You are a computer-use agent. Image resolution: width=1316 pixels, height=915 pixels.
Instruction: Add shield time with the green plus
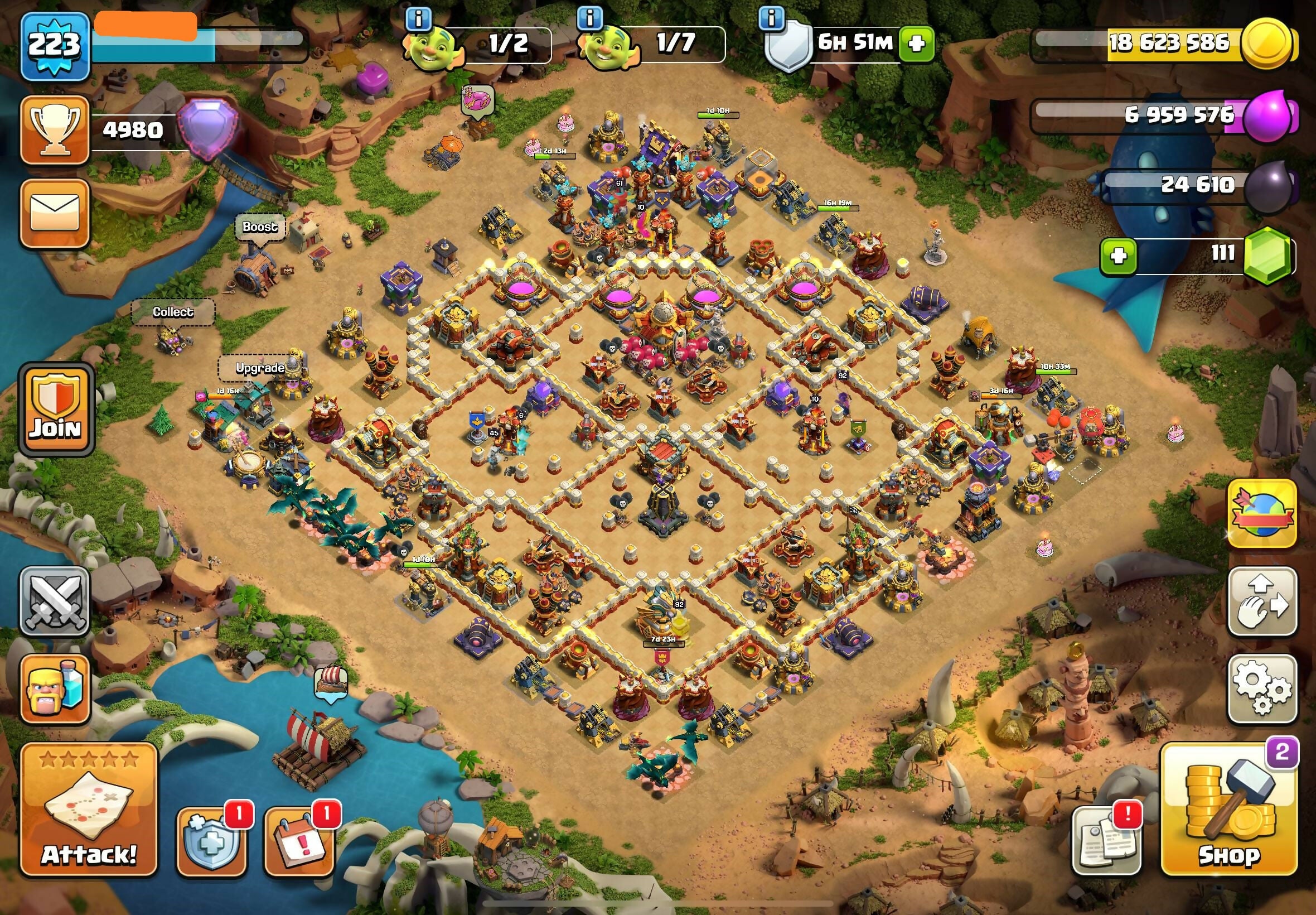(916, 44)
